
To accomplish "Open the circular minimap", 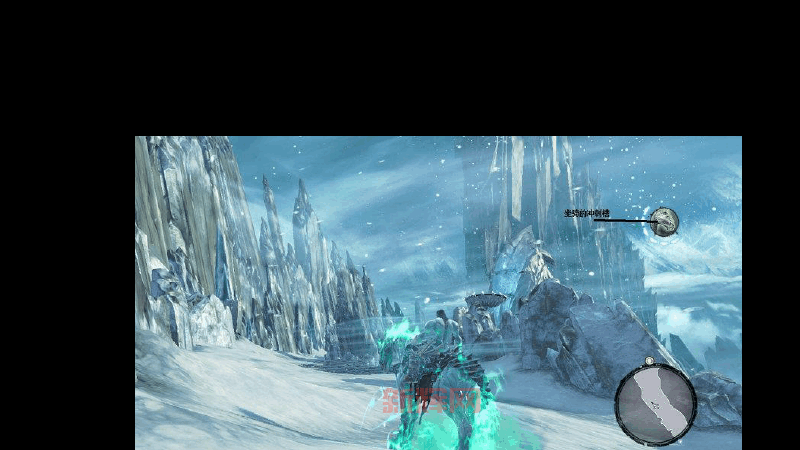I will coord(655,405).
